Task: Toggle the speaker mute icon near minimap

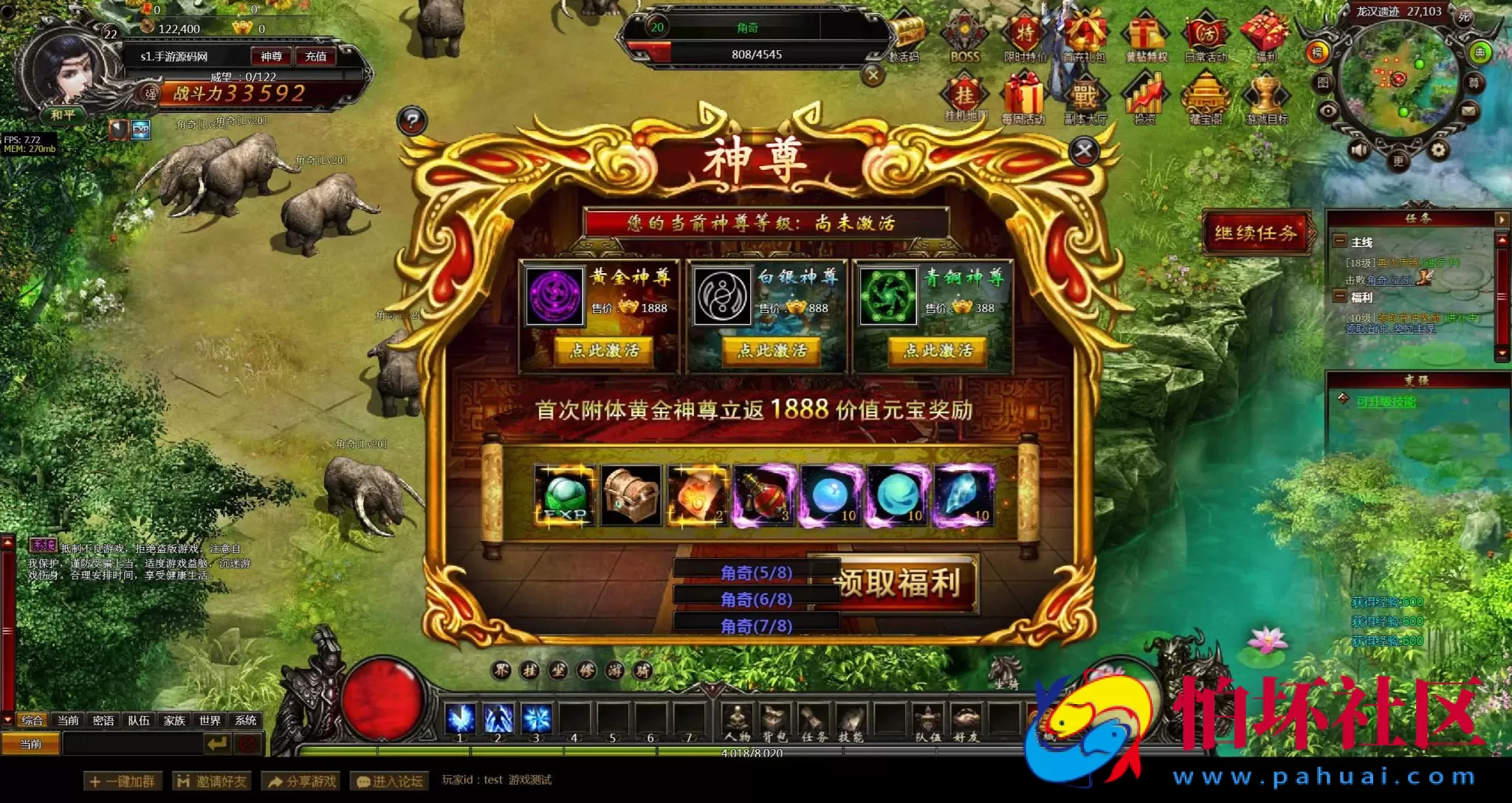Action: click(1358, 148)
